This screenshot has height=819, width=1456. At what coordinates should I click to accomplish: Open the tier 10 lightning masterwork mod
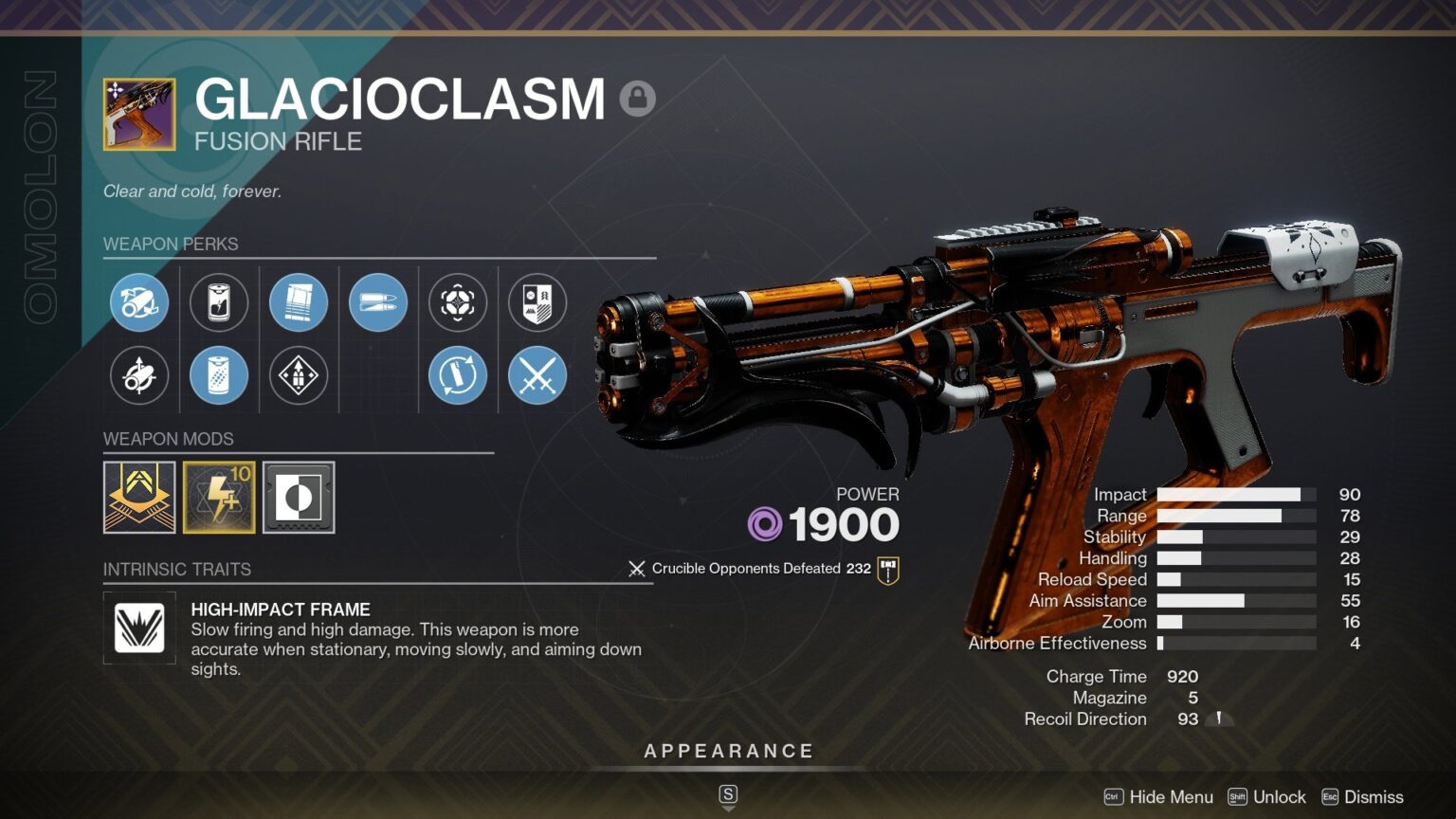tap(219, 498)
